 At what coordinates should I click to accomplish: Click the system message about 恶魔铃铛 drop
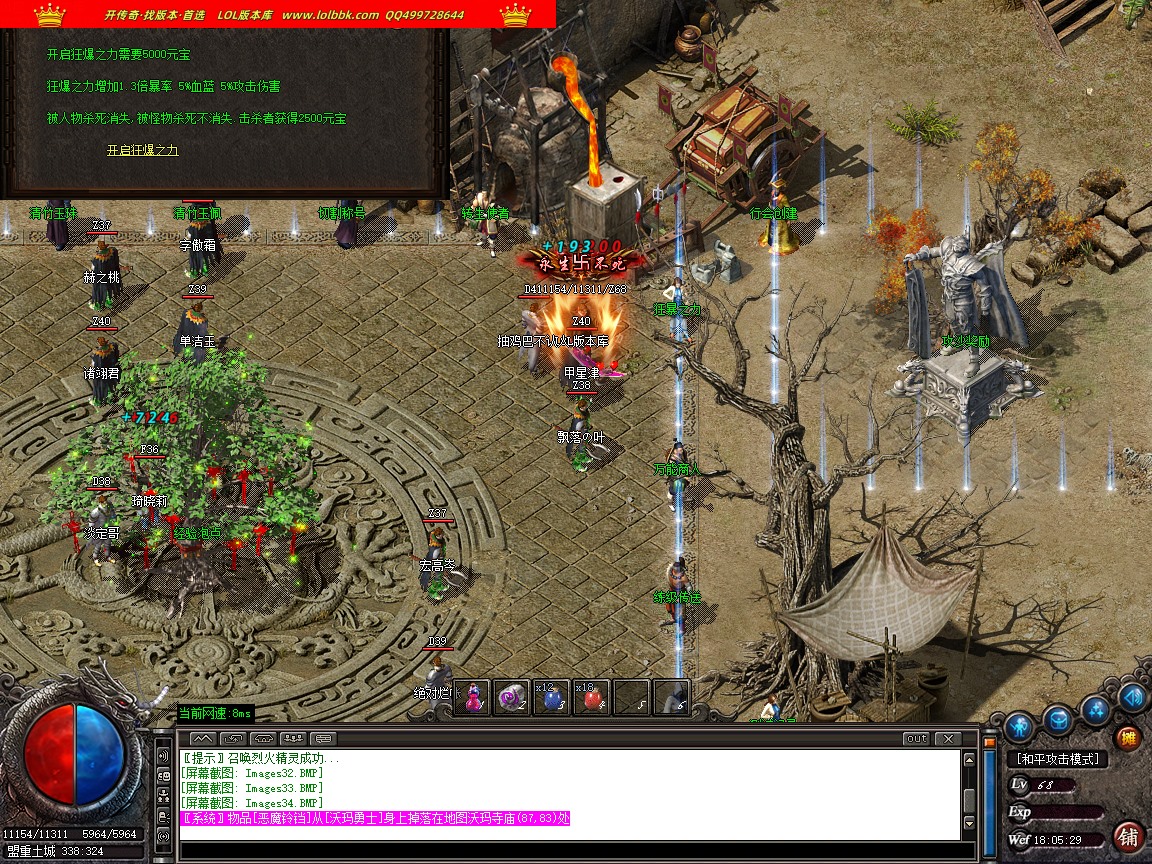pyautogui.click(x=375, y=819)
